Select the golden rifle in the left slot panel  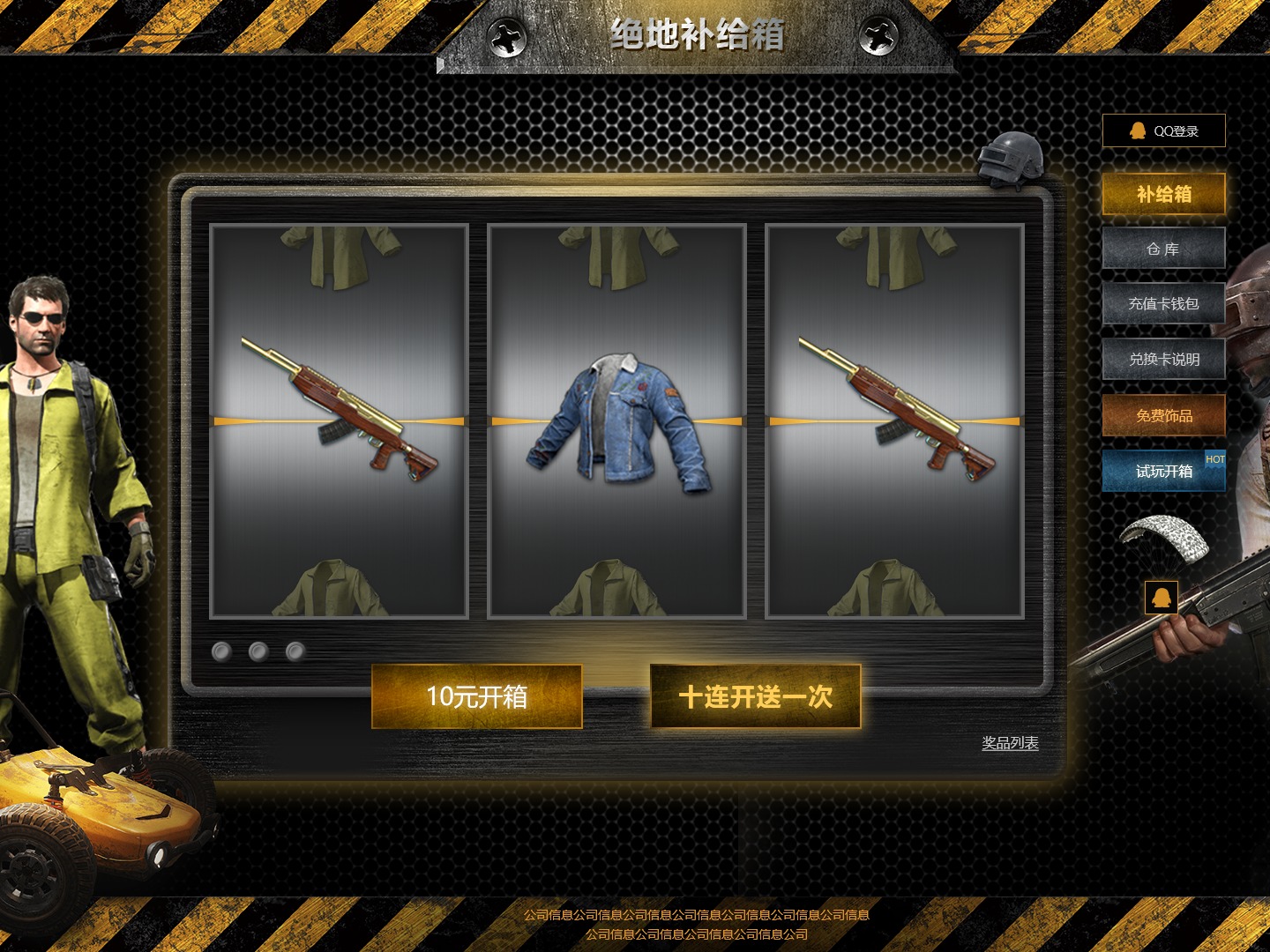pyautogui.click(x=338, y=405)
